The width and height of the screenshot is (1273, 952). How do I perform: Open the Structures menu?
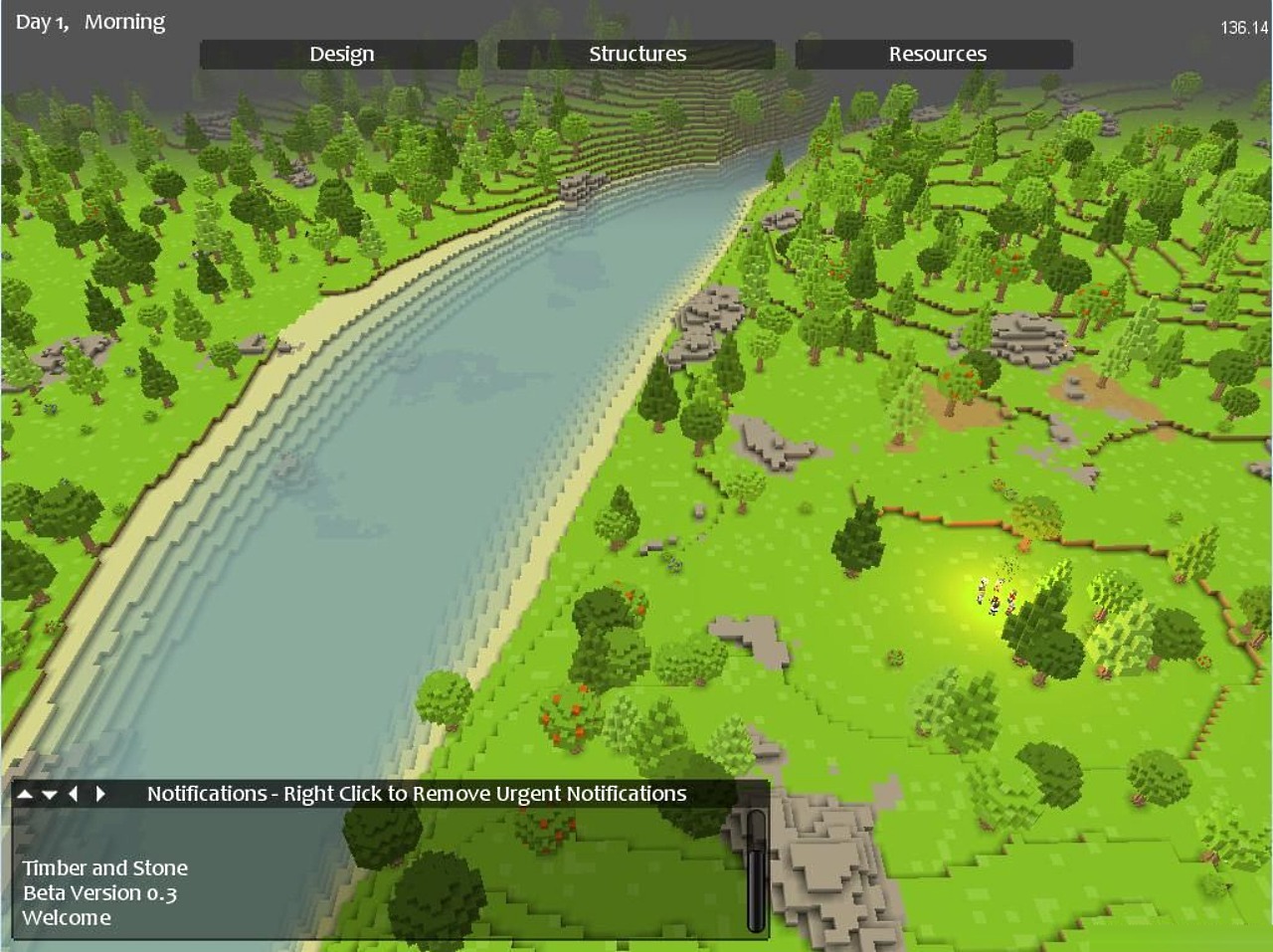pyautogui.click(x=636, y=54)
